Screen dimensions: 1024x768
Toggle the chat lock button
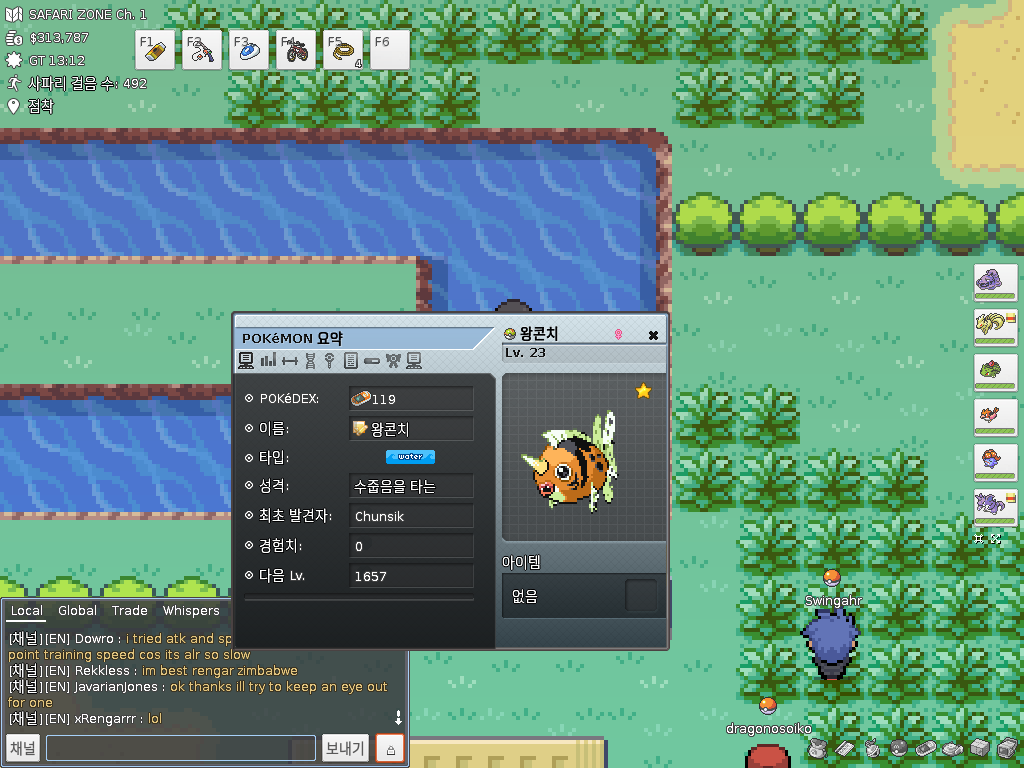[390, 748]
